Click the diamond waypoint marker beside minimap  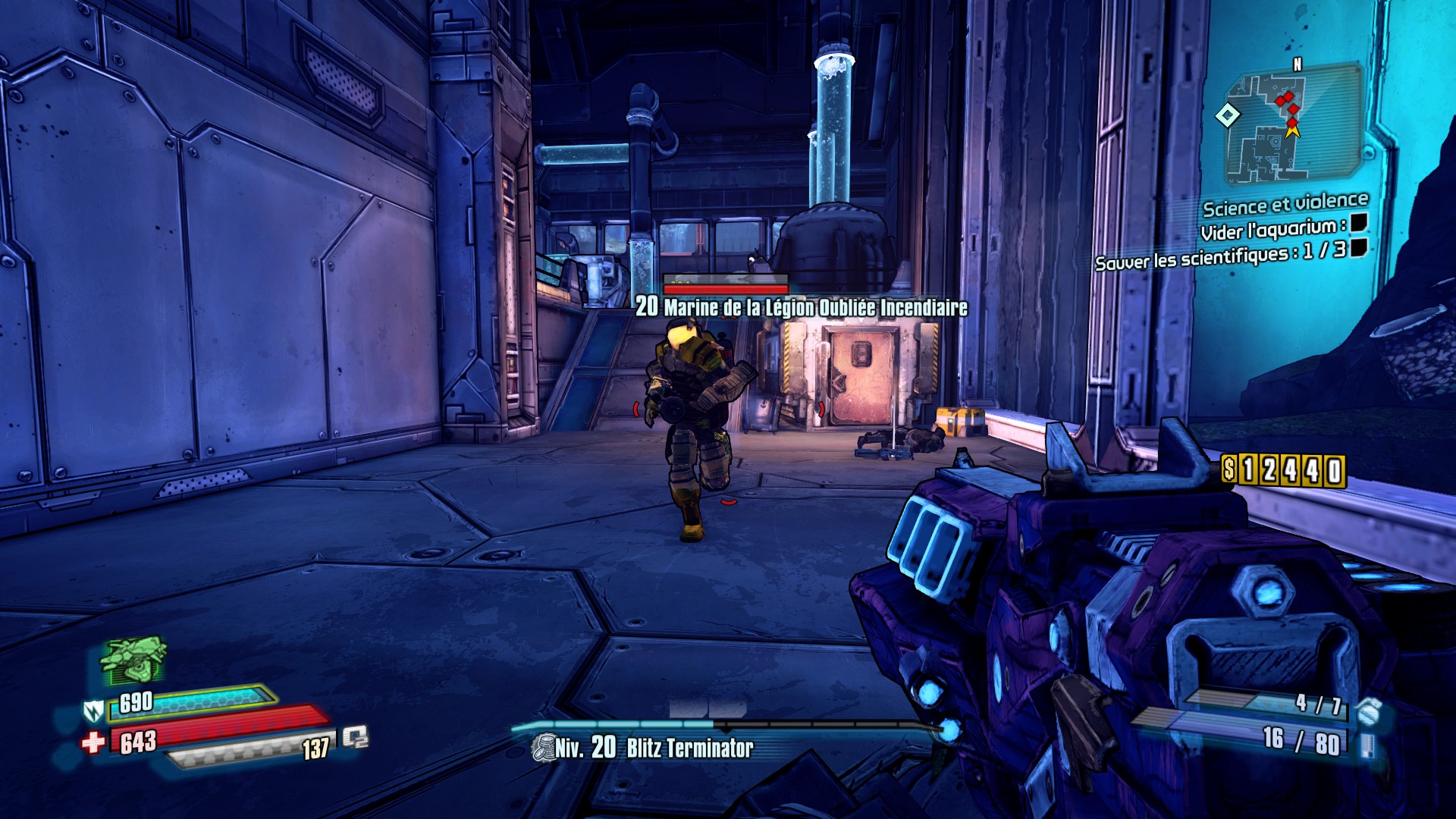(x=1228, y=115)
